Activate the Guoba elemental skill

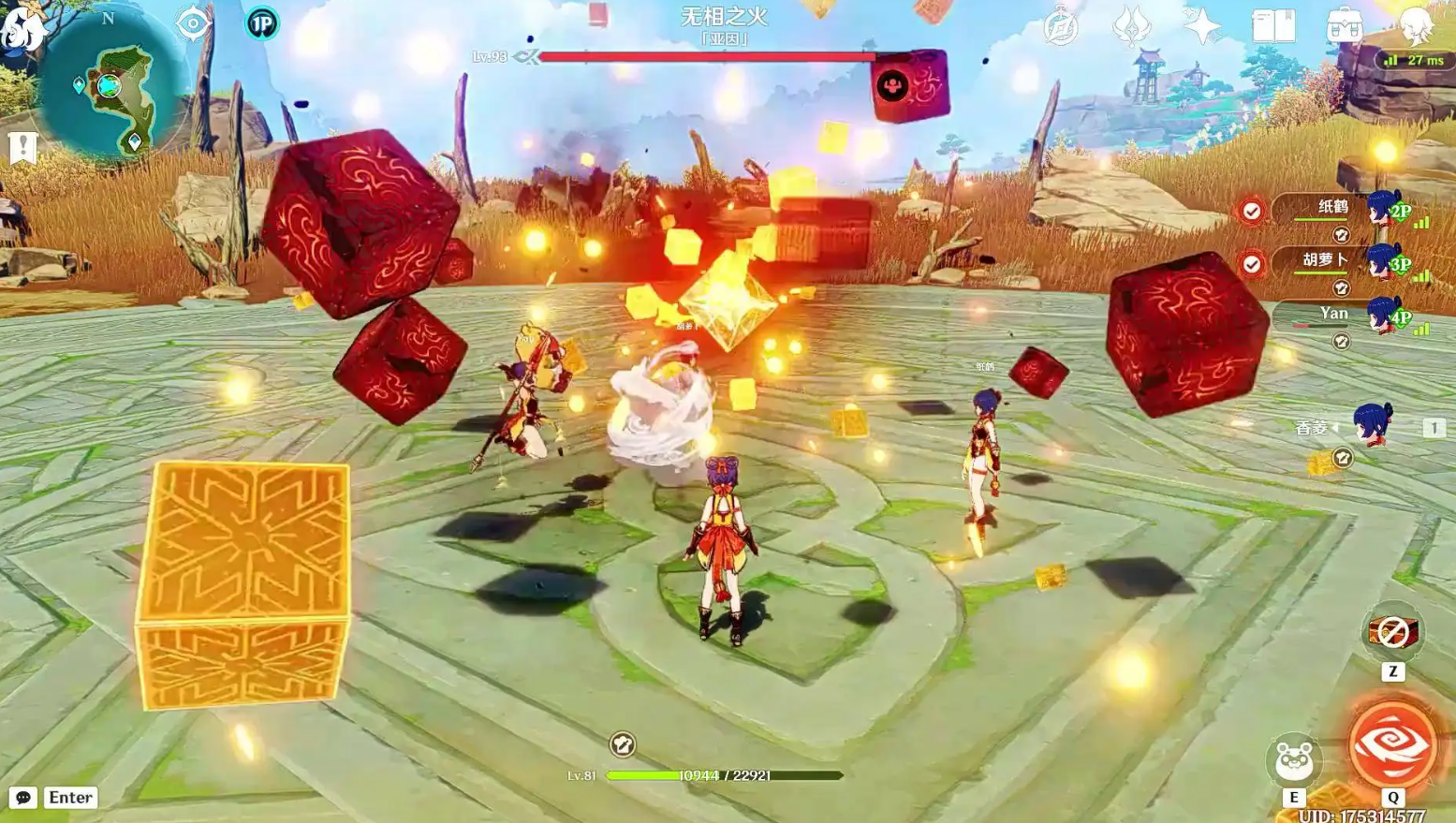coord(1294,760)
